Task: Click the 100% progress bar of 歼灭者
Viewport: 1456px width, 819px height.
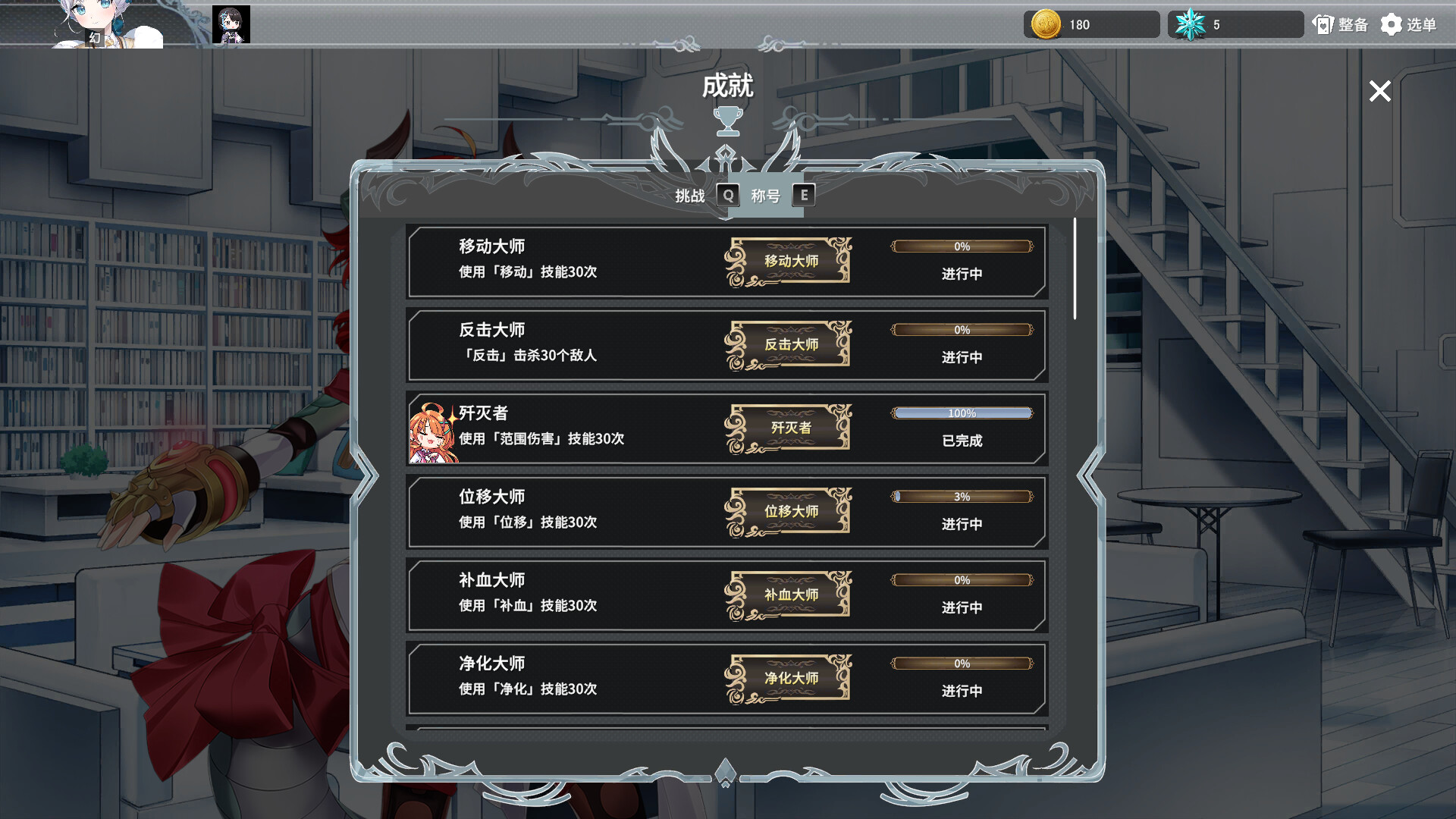Action: click(x=962, y=413)
